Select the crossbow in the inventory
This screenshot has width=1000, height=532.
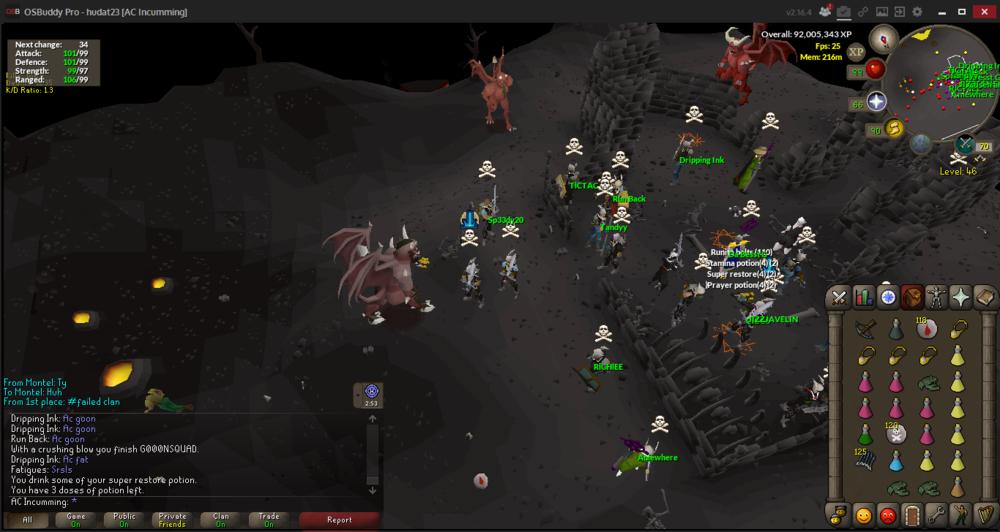[x=866, y=328]
